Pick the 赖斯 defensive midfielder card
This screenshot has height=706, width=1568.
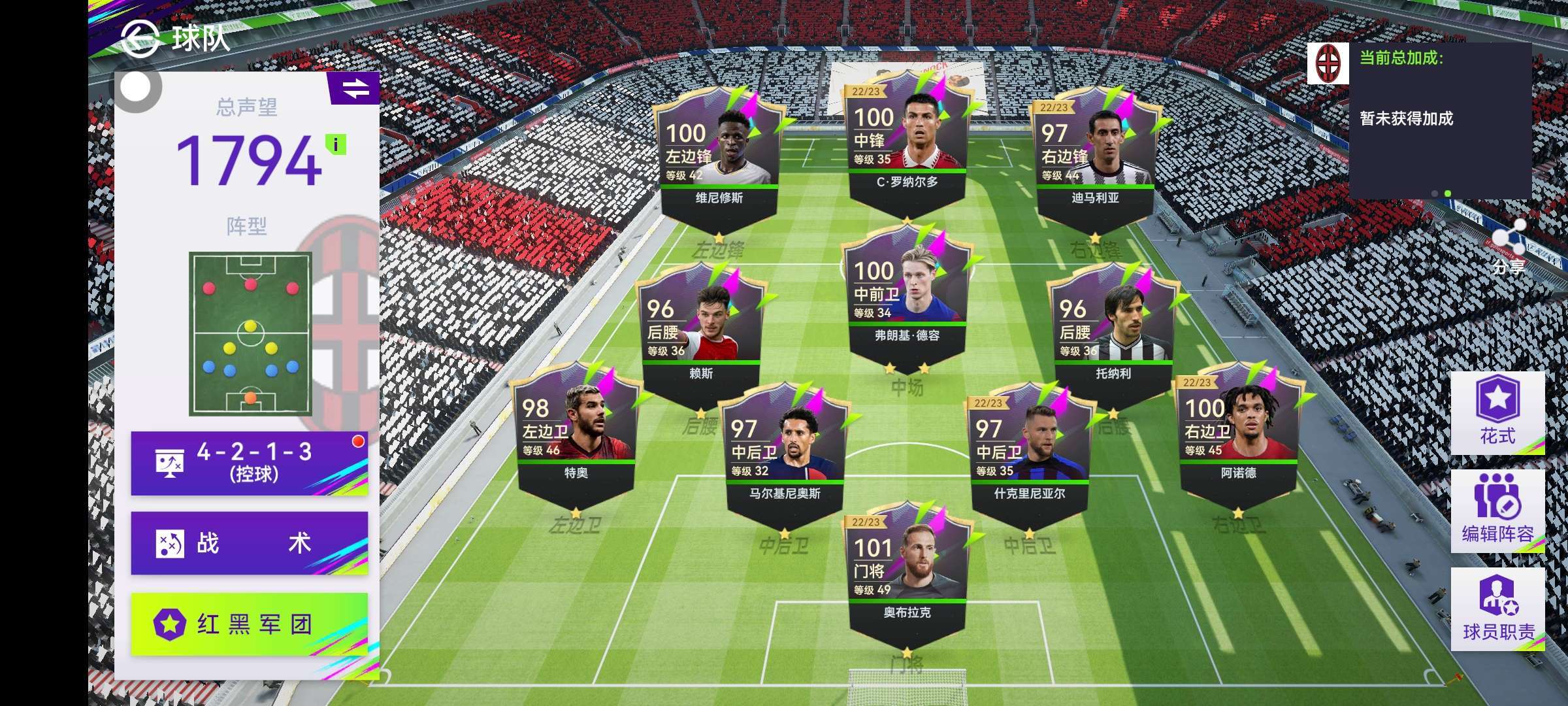pyautogui.click(x=700, y=337)
